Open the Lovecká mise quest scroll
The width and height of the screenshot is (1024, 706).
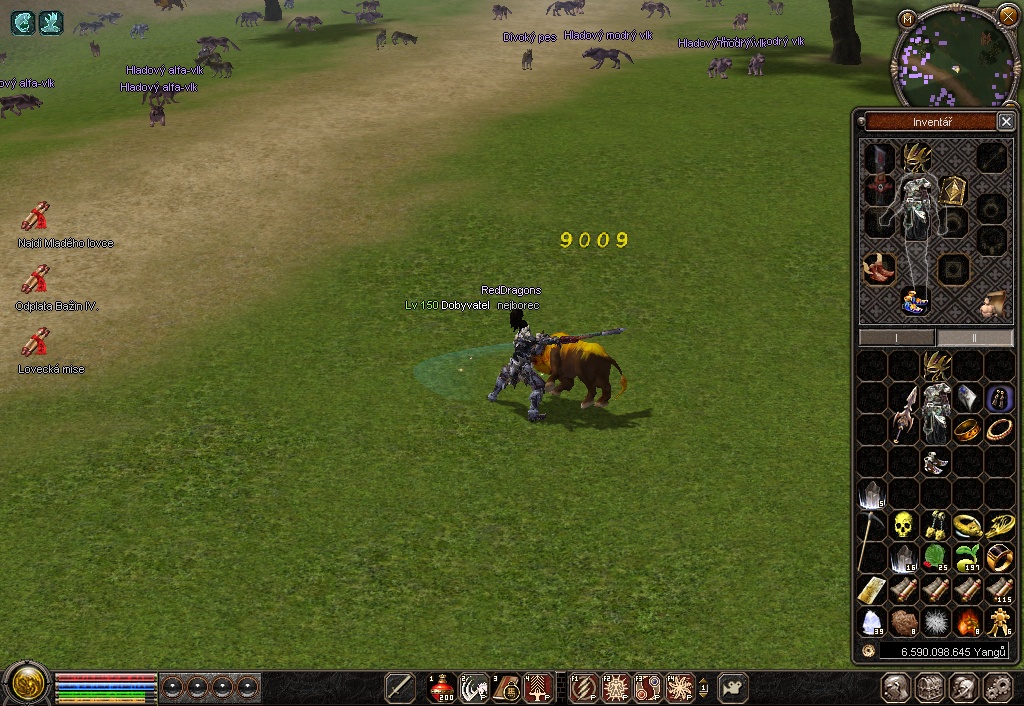[x=36, y=343]
